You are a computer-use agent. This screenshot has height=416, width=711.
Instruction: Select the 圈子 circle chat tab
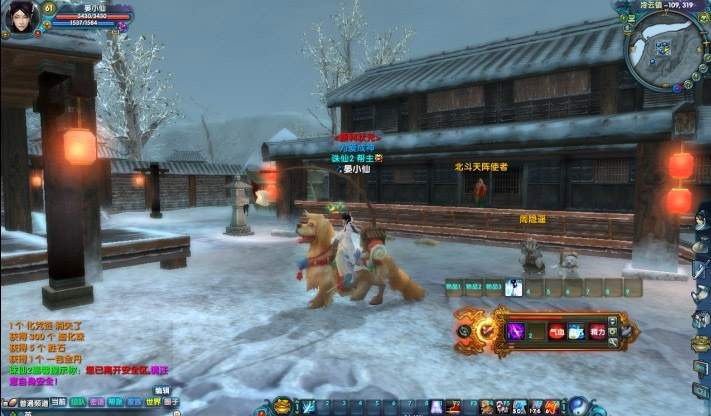(x=171, y=403)
